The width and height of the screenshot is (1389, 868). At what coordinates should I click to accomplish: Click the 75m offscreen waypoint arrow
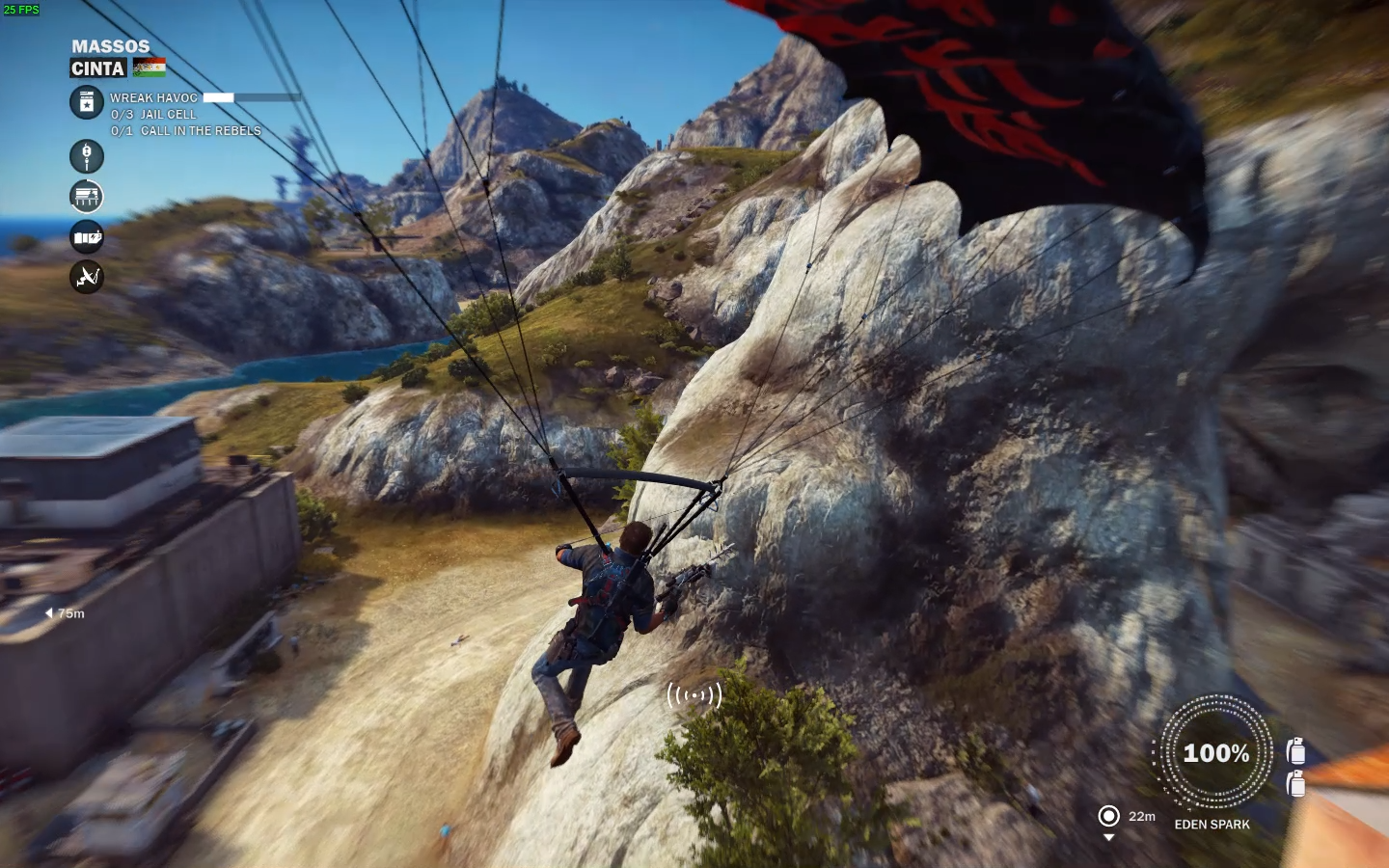click(49, 613)
